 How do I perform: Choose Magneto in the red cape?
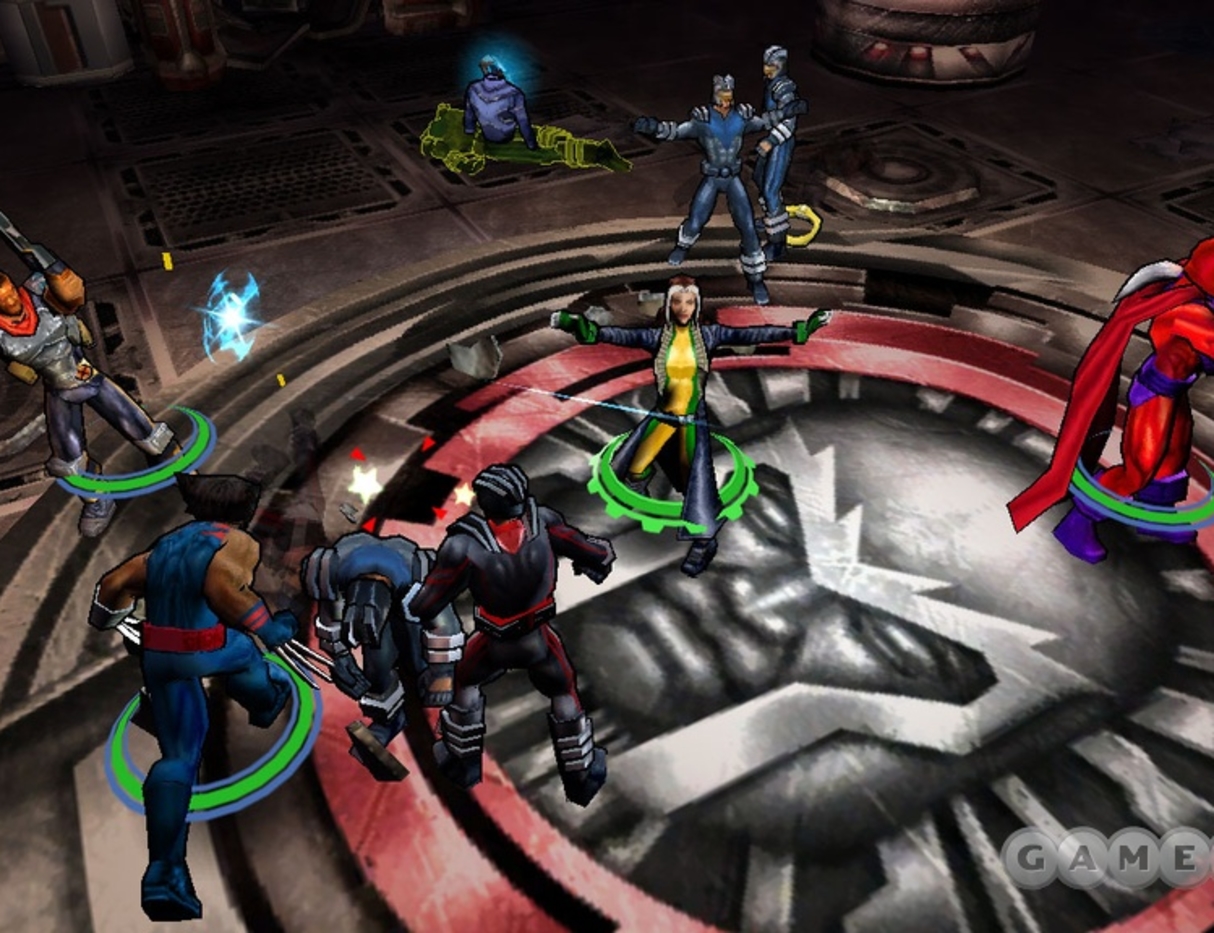tap(1150, 400)
